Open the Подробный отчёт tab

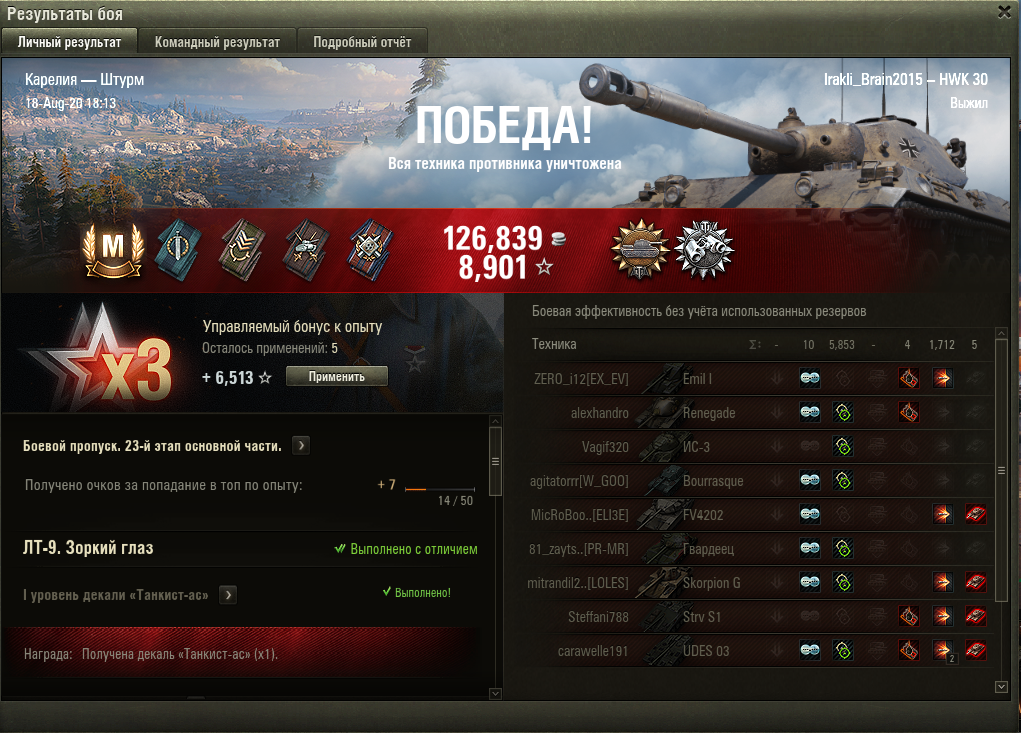click(362, 42)
